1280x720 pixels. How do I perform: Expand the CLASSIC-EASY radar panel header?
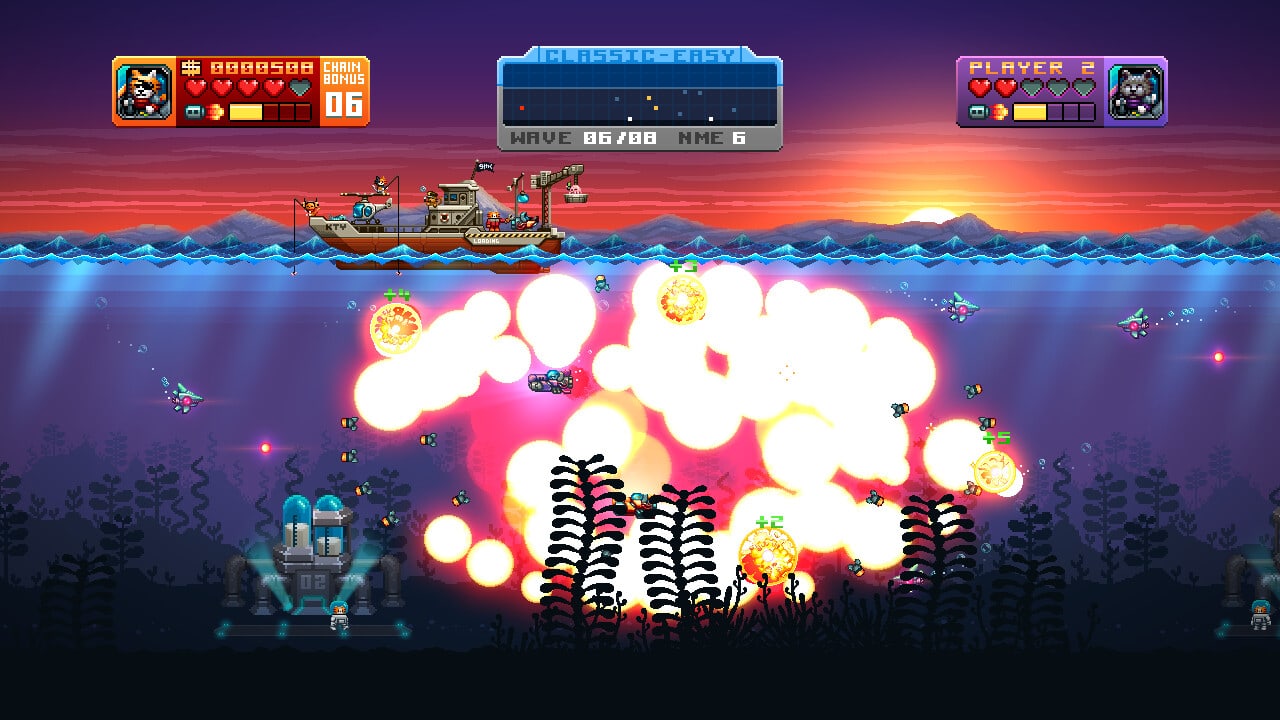[640, 54]
